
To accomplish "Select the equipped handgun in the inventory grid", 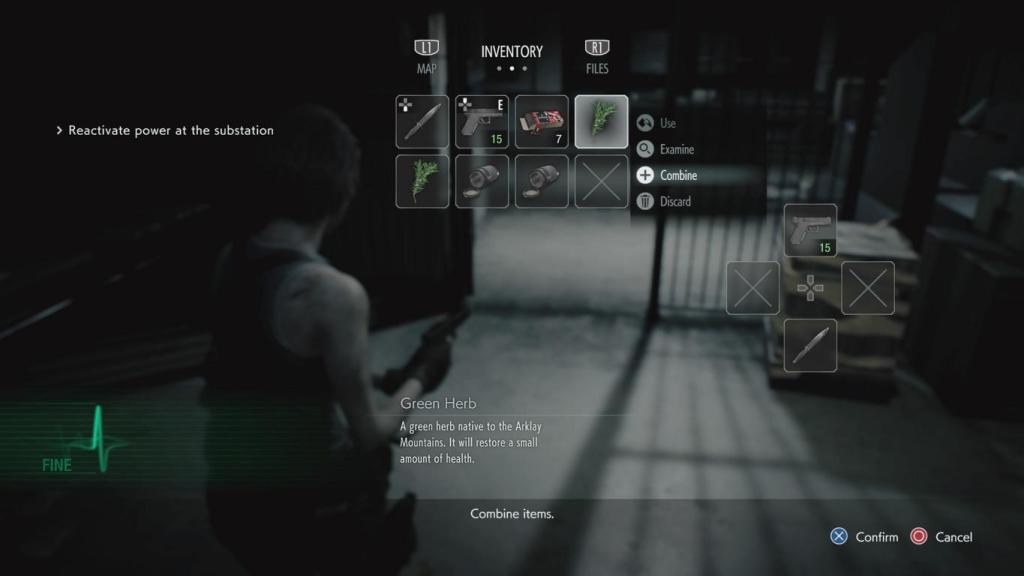I will pyautogui.click(x=482, y=122).
